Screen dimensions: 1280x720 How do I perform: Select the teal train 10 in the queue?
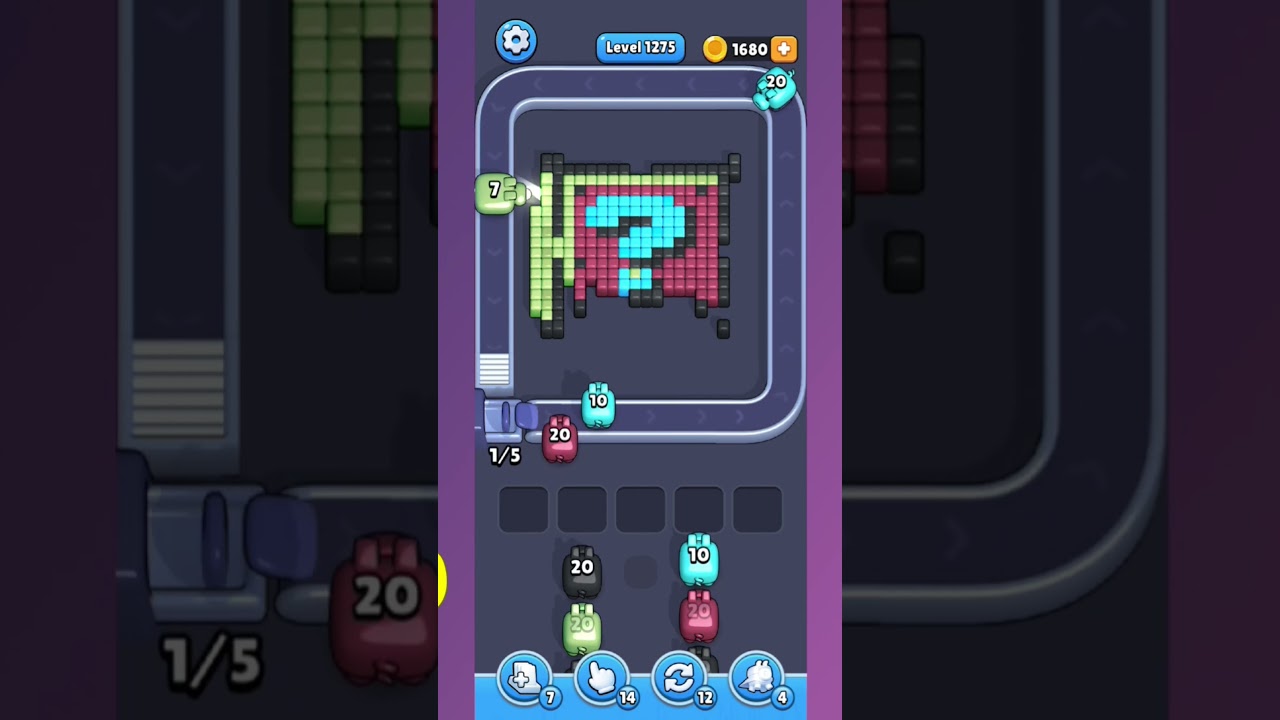(701, 557)
